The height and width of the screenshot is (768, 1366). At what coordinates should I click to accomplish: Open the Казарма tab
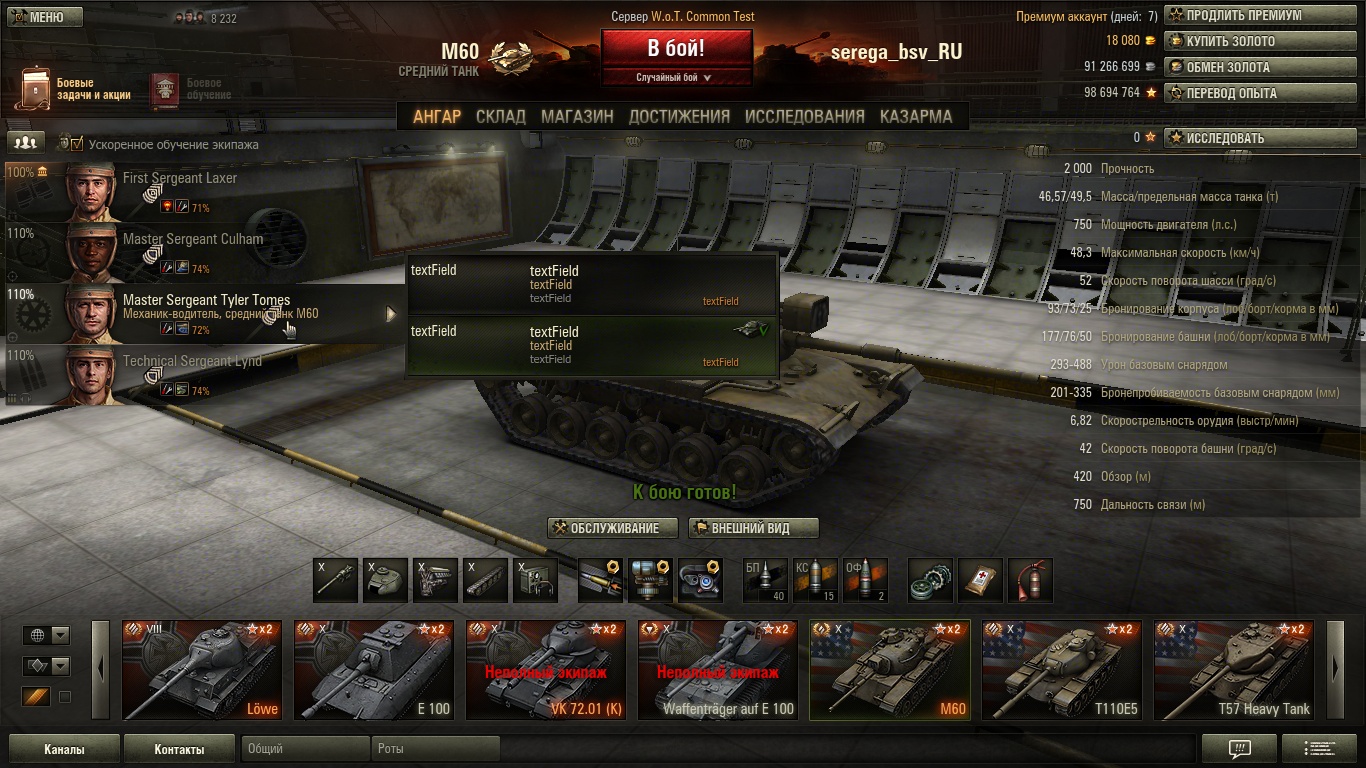point(916,116)
